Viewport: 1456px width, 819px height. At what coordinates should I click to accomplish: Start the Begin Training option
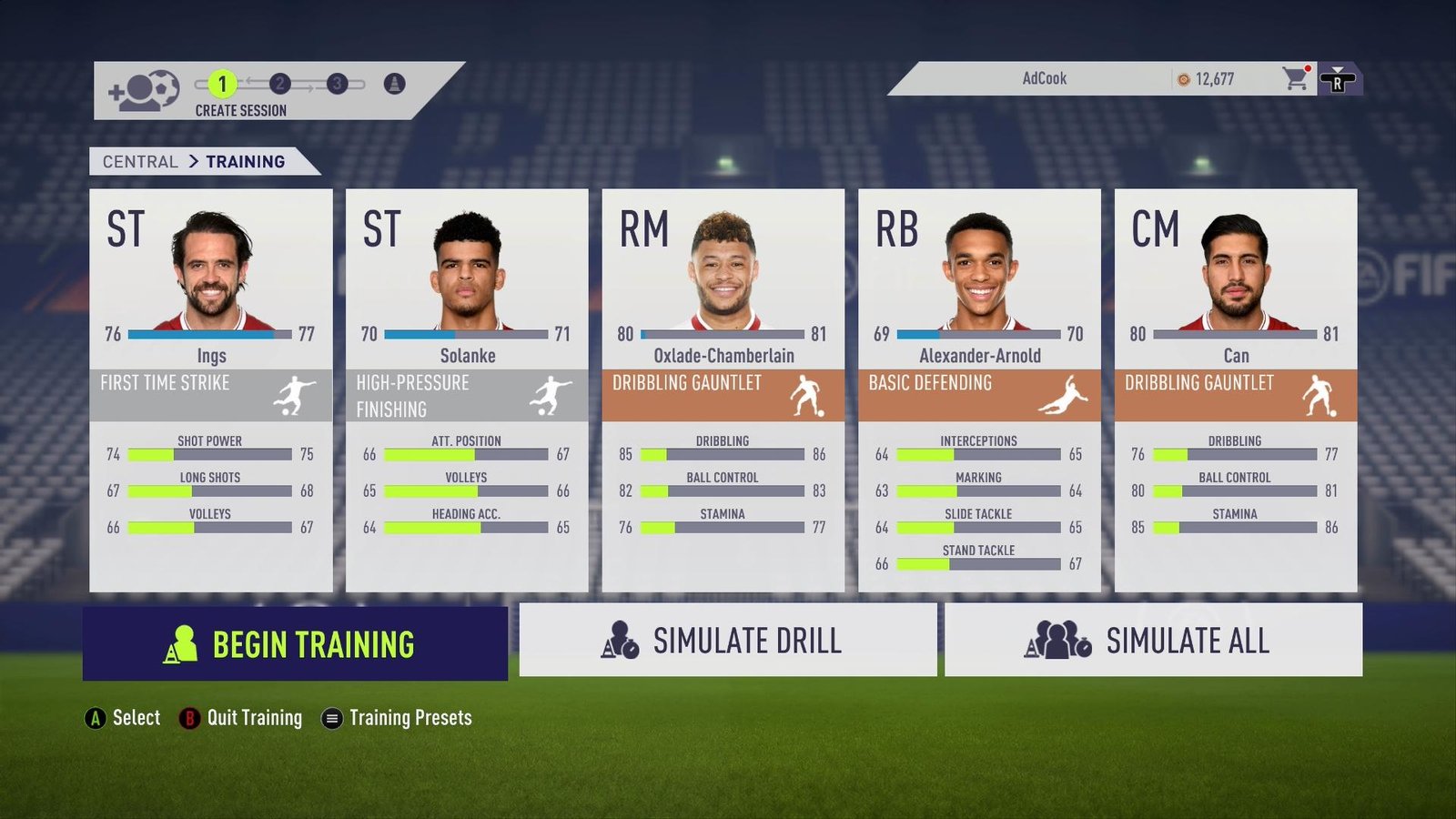[295, 643]
